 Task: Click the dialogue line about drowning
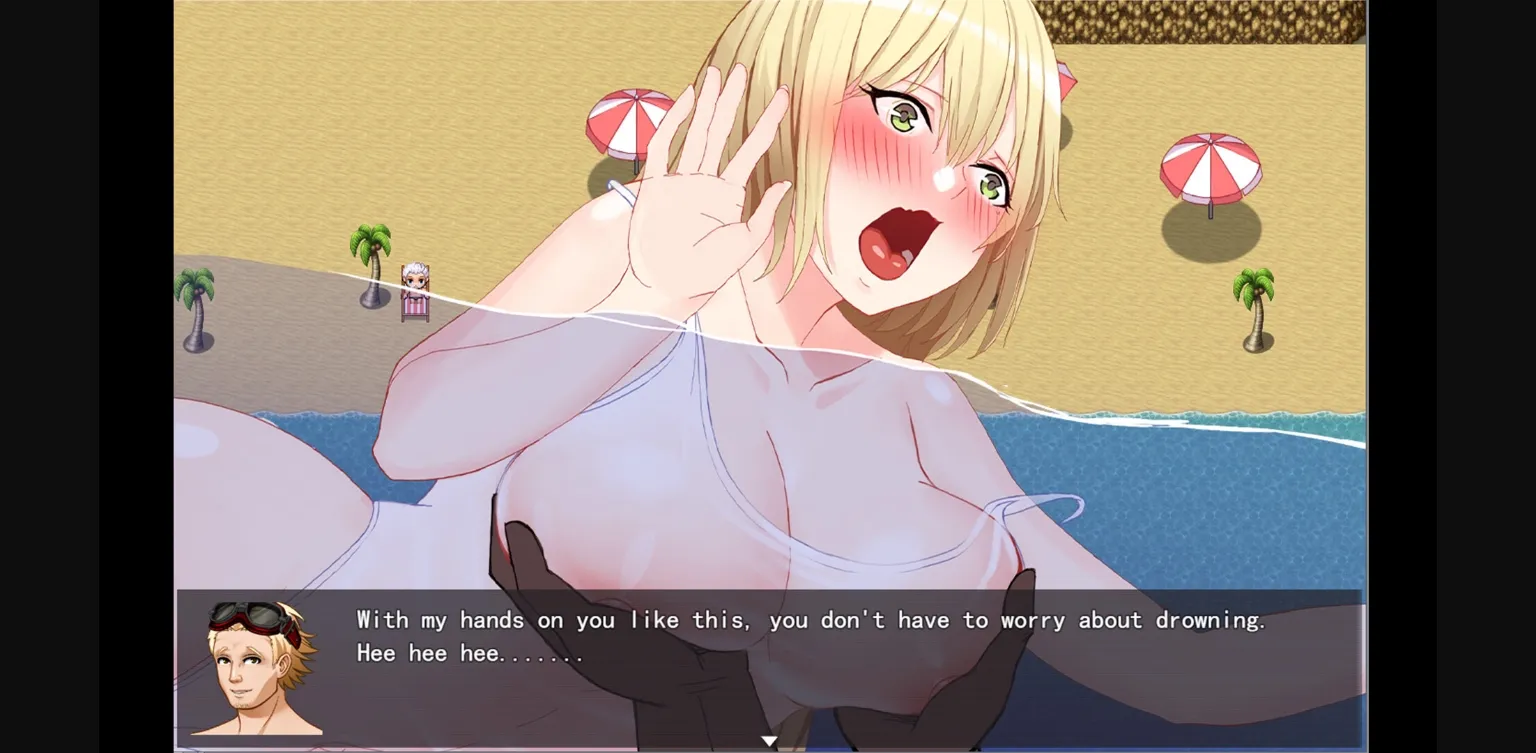[x=810, y=620]
